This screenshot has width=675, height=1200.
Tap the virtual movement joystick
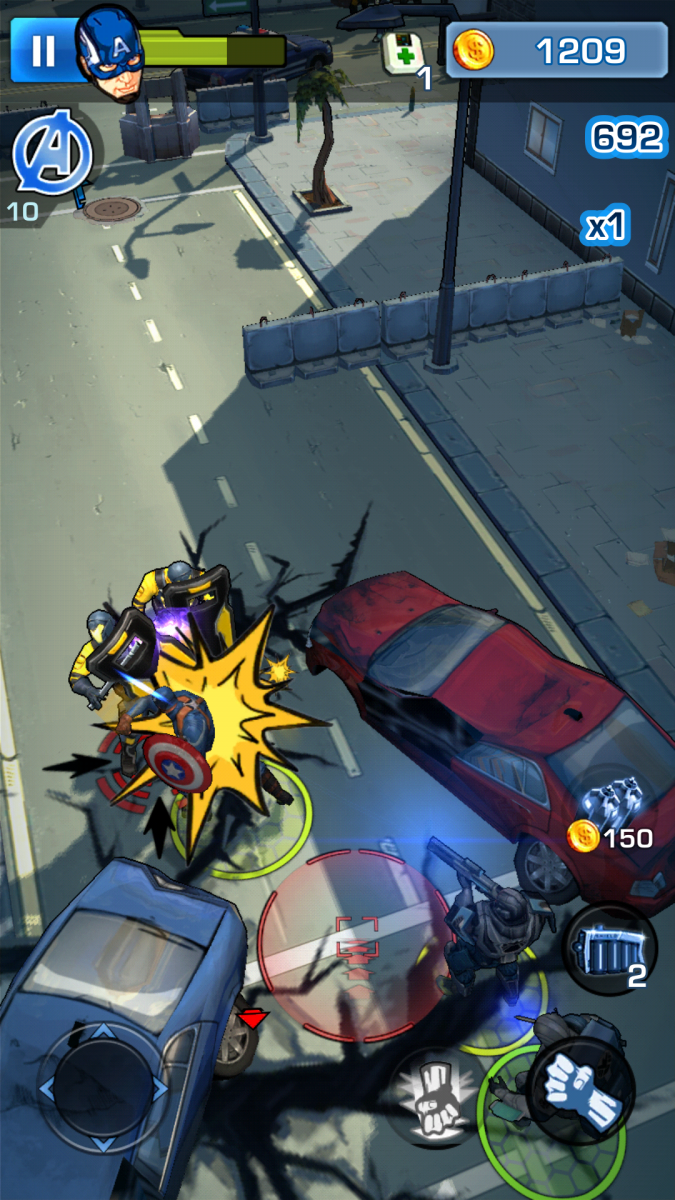pos(102,1088)
